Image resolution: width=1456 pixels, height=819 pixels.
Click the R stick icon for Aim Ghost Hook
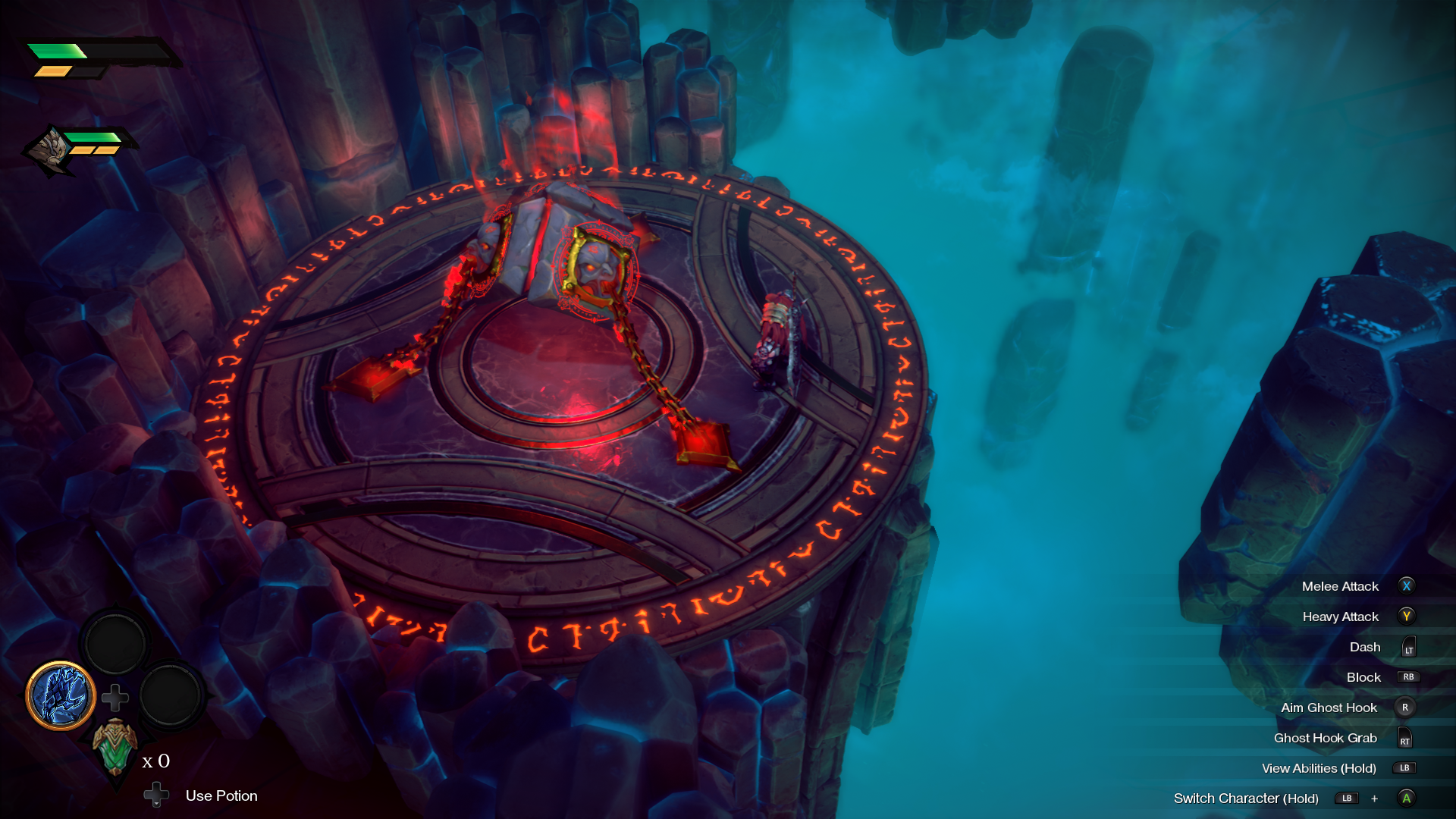[x=1407, y=708]
